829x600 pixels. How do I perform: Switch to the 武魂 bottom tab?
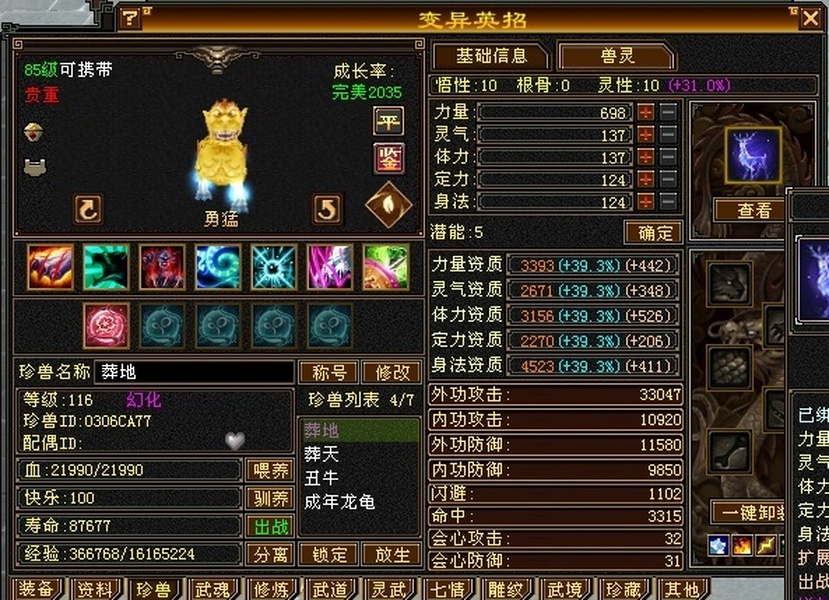212,589
